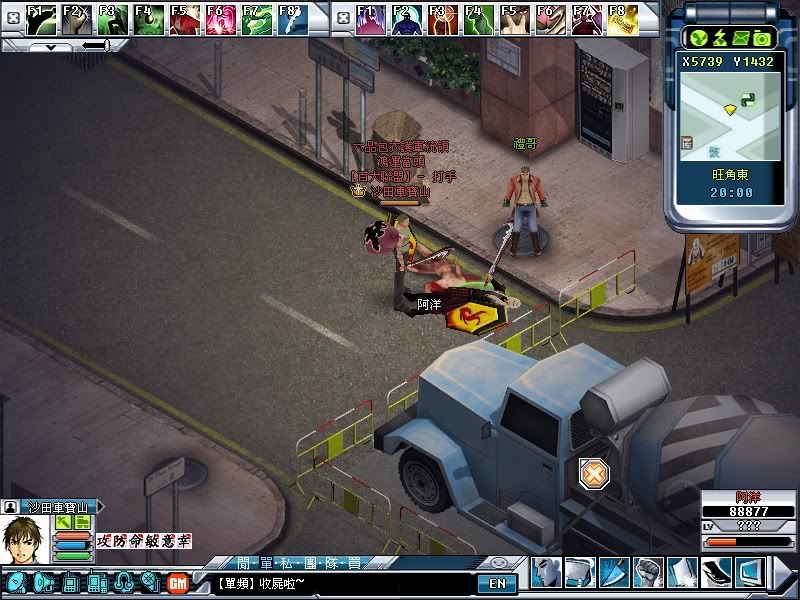Screen dimensions: 800x600
Task: Open the mail envelope icon on the phone
Action: click(x=741, y=38)
